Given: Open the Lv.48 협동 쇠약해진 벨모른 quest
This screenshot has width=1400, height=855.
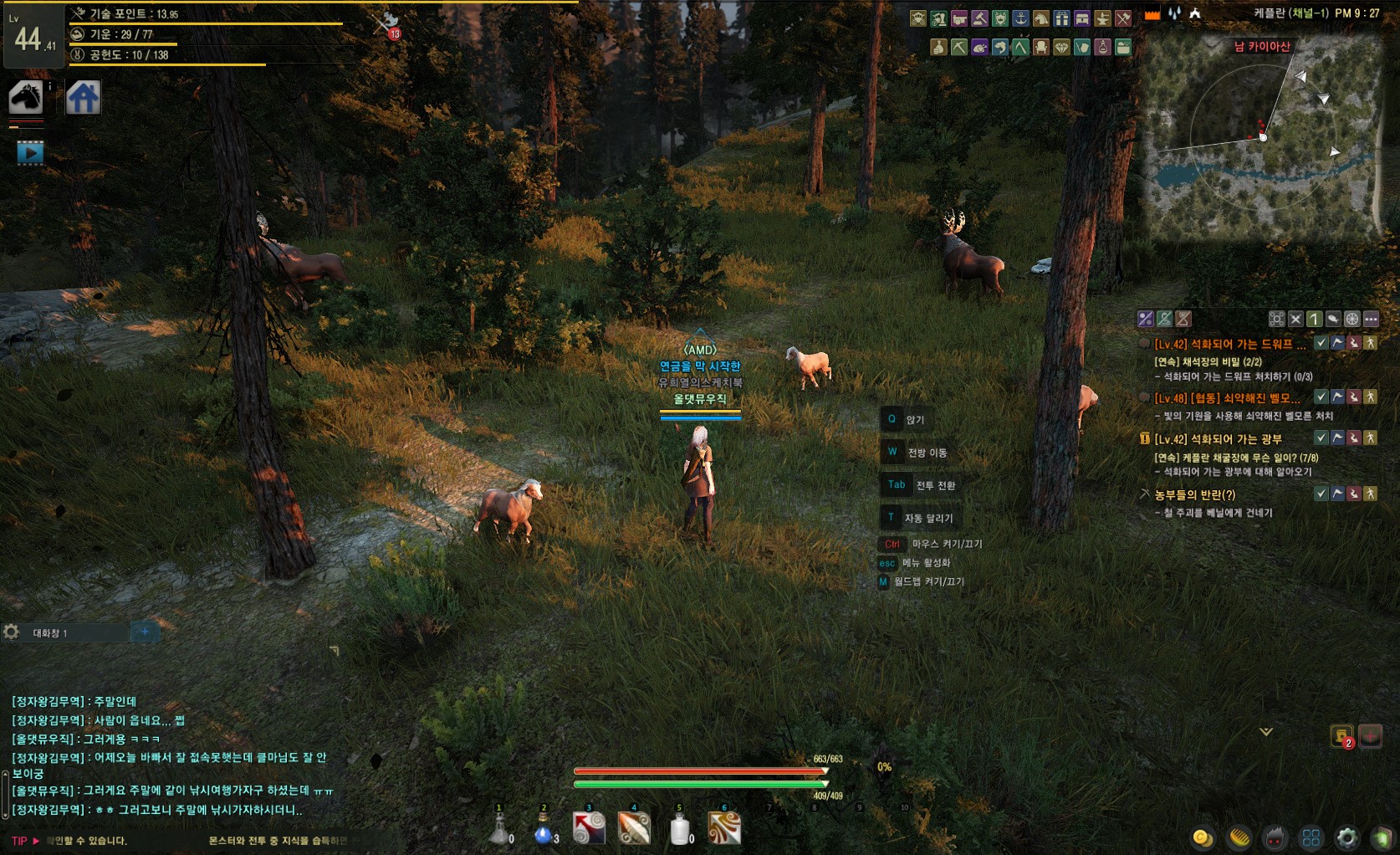Looking at the screenshot, I should [1227, 398].
